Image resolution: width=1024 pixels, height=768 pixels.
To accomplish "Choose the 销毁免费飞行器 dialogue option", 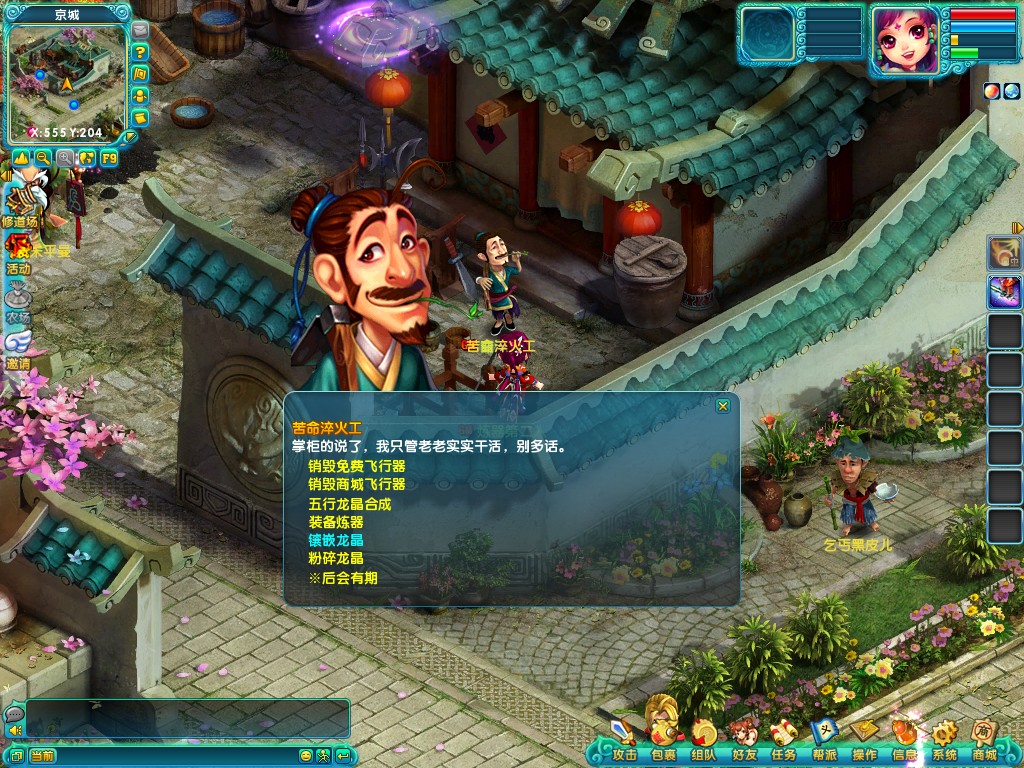I will 357,465.
